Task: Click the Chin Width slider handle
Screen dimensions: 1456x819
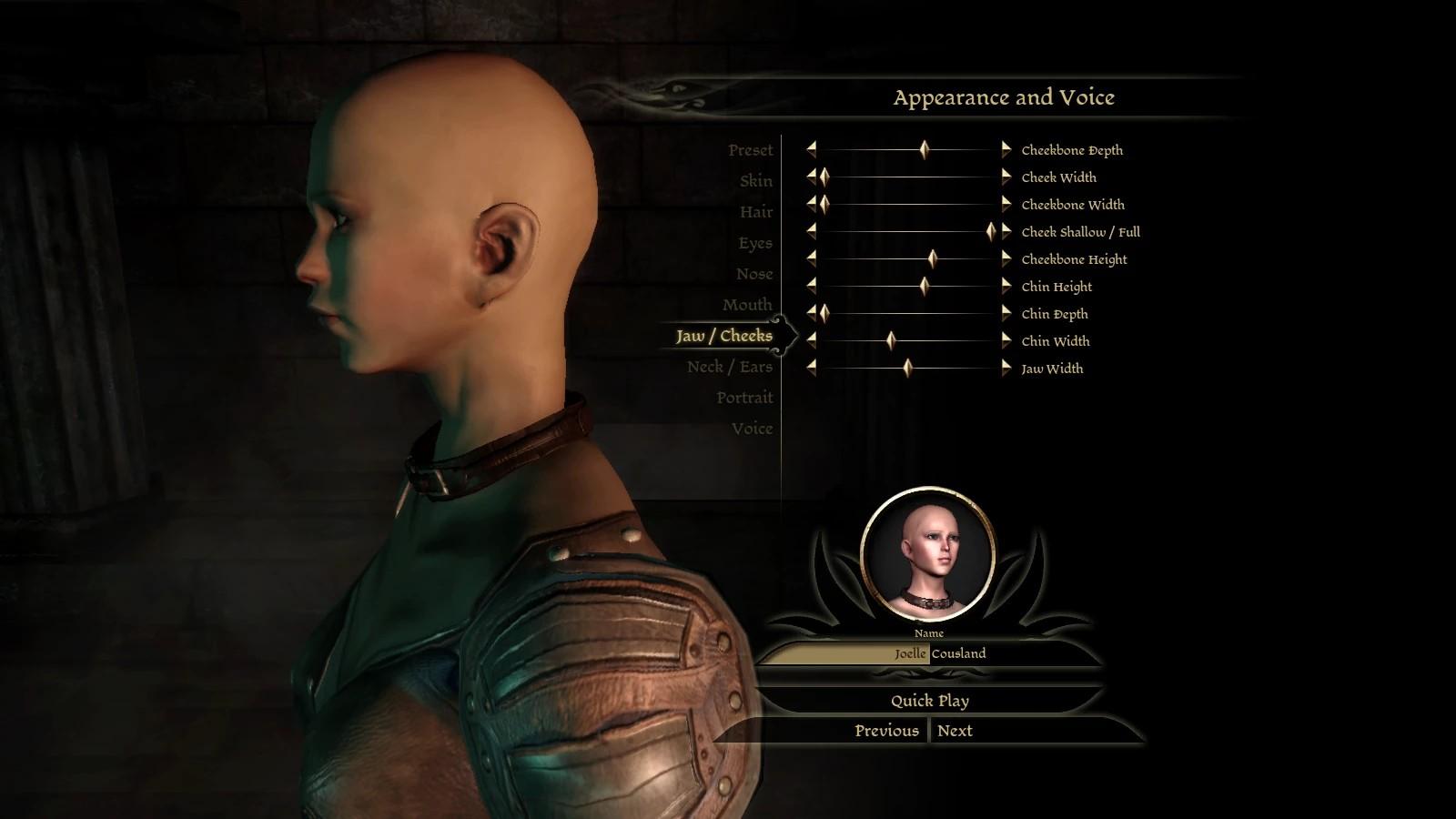Action: 891,340
